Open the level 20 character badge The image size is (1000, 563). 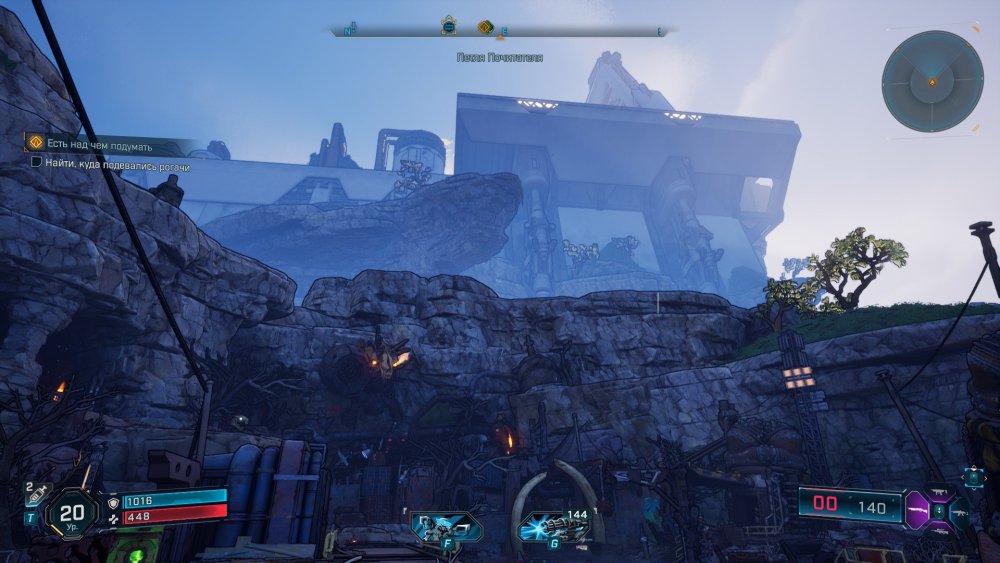point(72,512)
